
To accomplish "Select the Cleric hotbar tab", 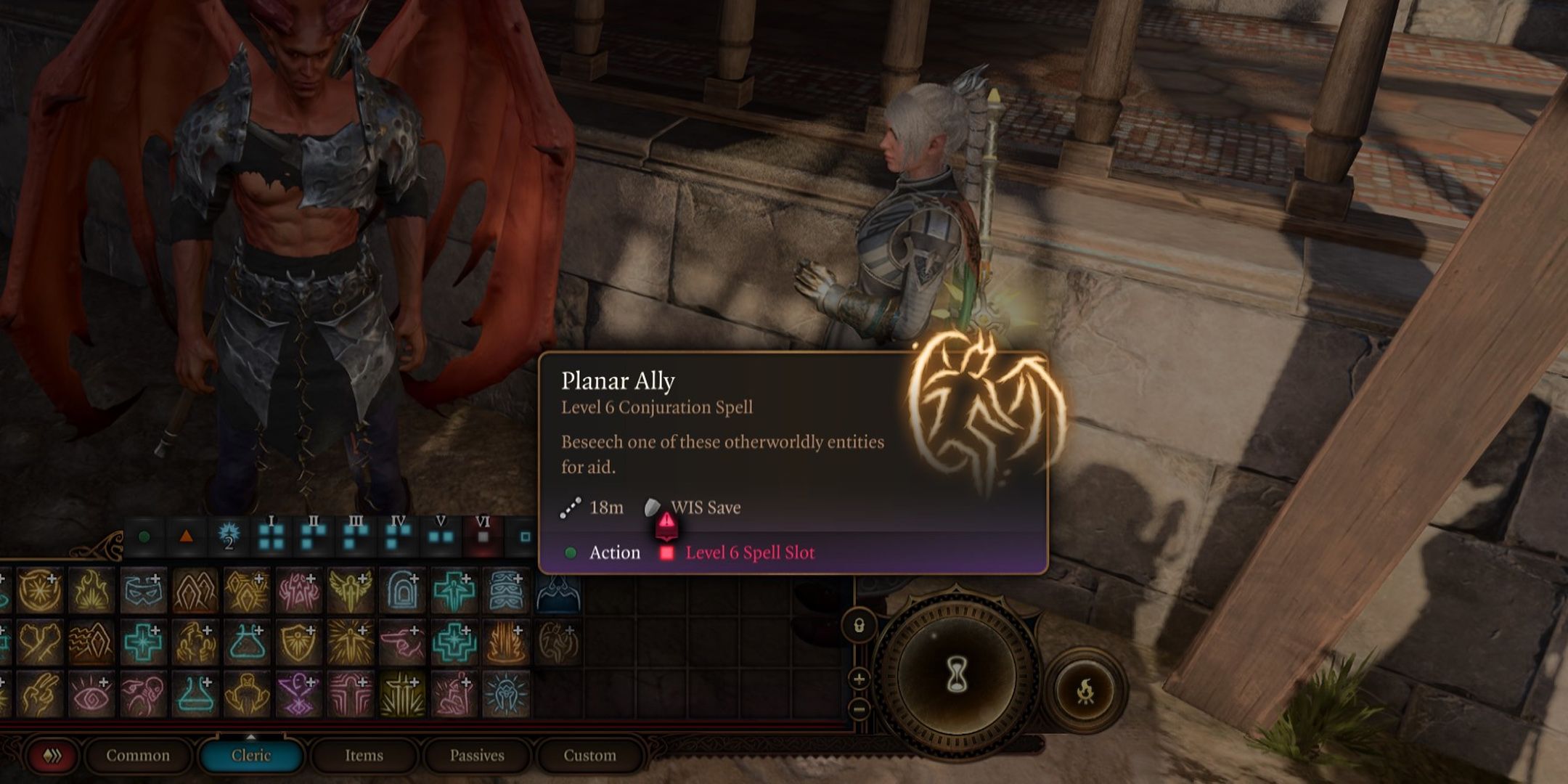I will coord(250,756).
